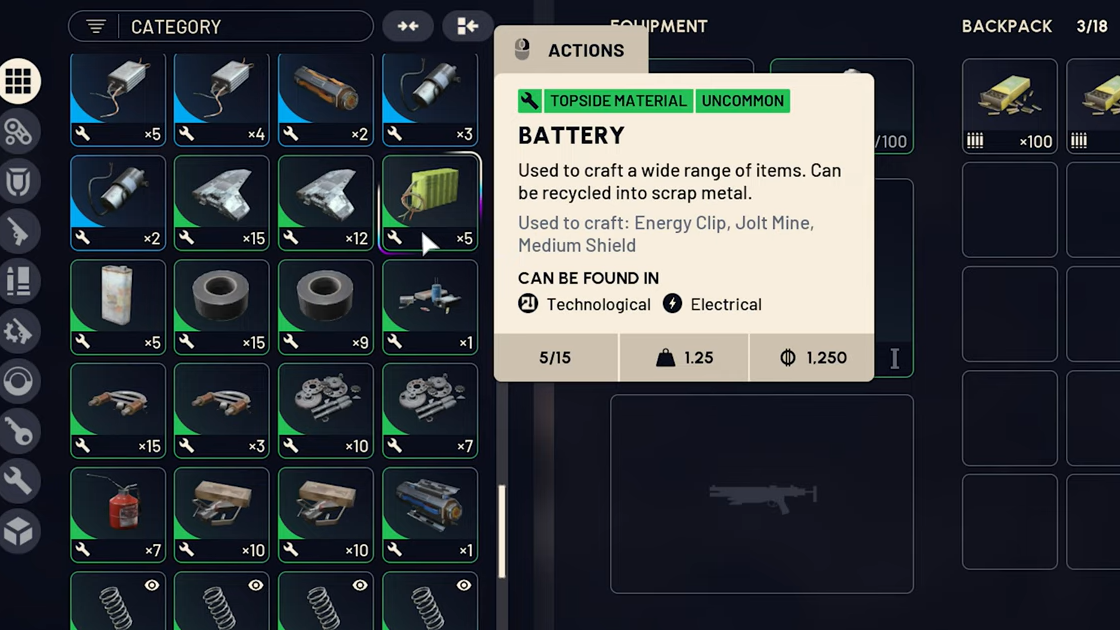Select the chain-link category filter

tap(19, 132)
